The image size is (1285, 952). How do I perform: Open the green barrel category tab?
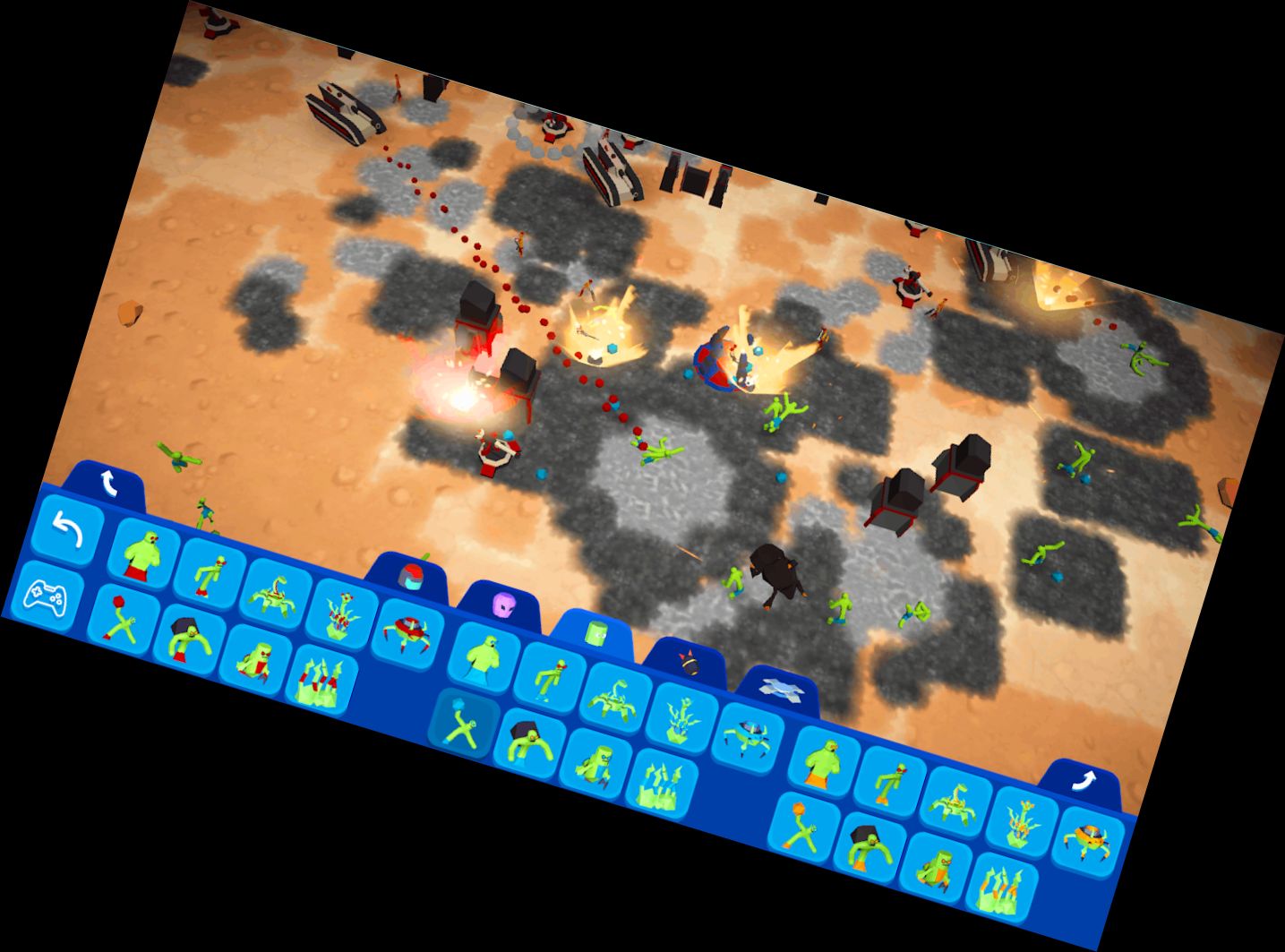[x=595, y=631]
